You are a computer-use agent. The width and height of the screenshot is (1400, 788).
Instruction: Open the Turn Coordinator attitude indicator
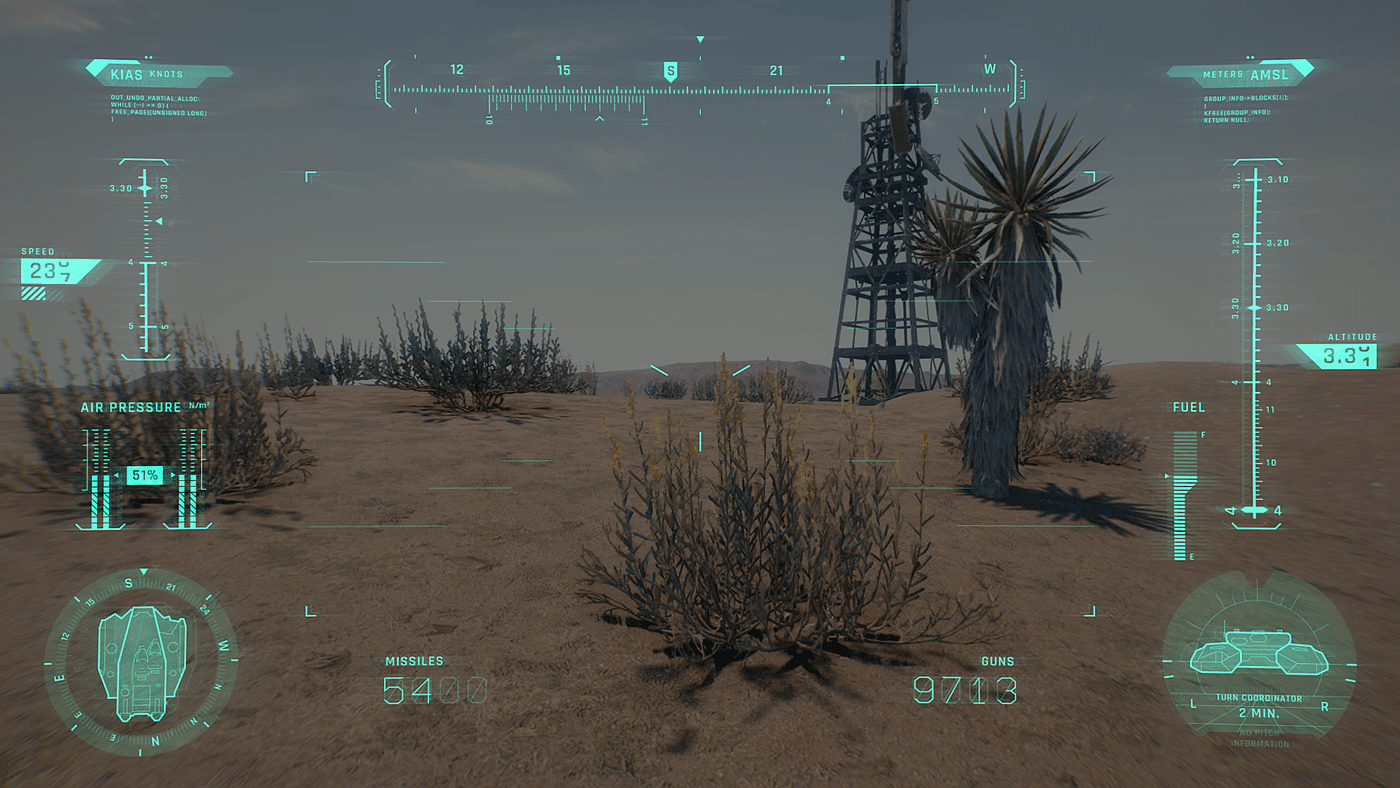coord(1258,658)
